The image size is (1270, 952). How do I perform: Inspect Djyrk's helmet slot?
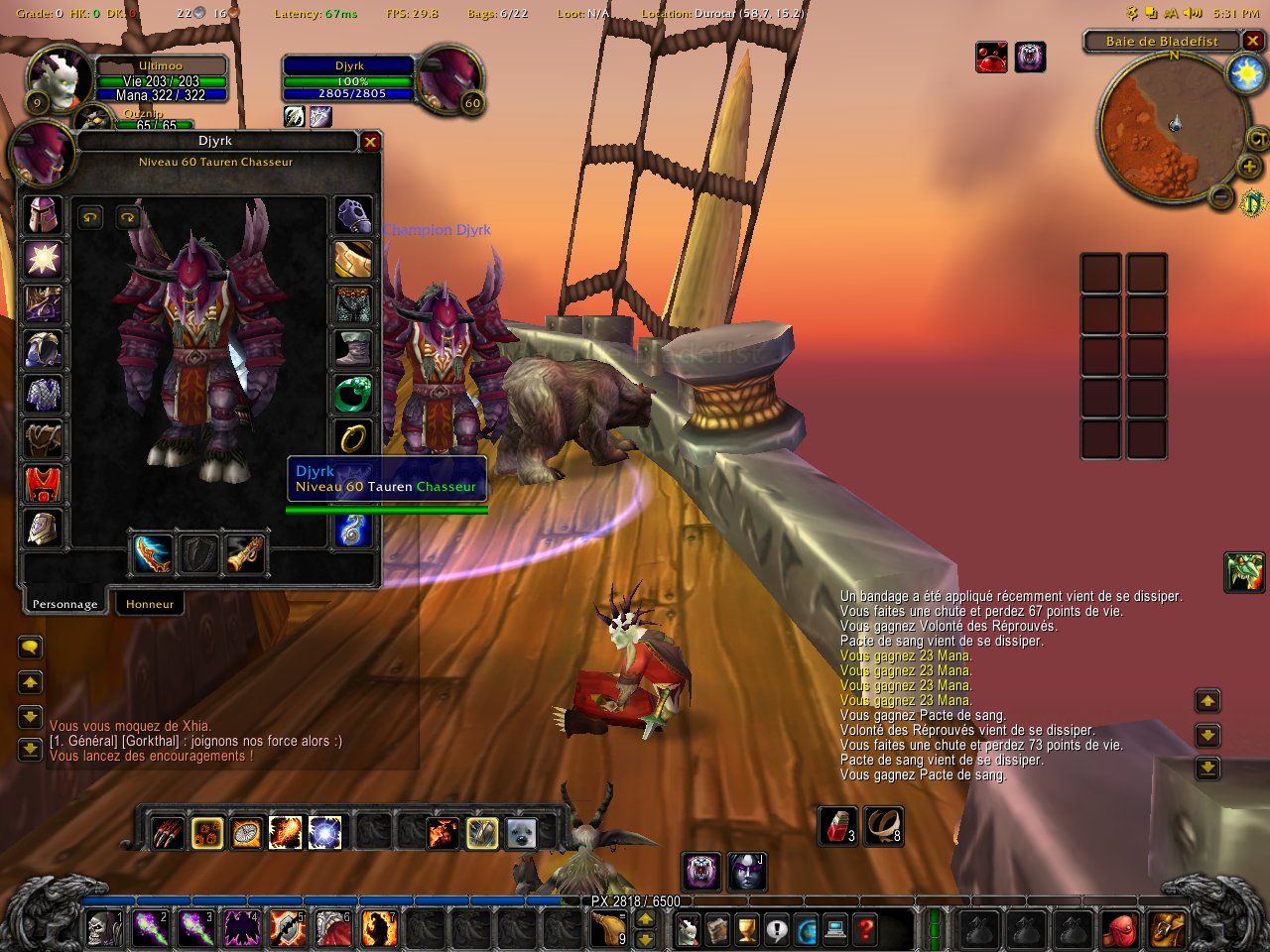click(x=44, y=215)
